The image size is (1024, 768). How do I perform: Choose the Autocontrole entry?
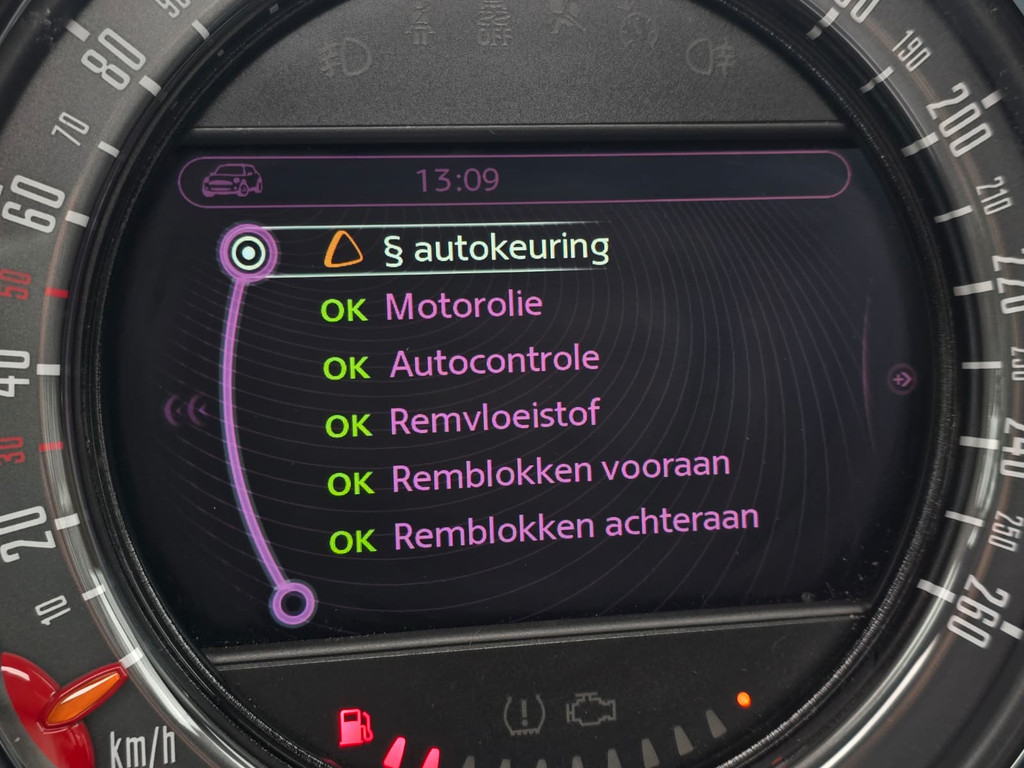(494, 362)
